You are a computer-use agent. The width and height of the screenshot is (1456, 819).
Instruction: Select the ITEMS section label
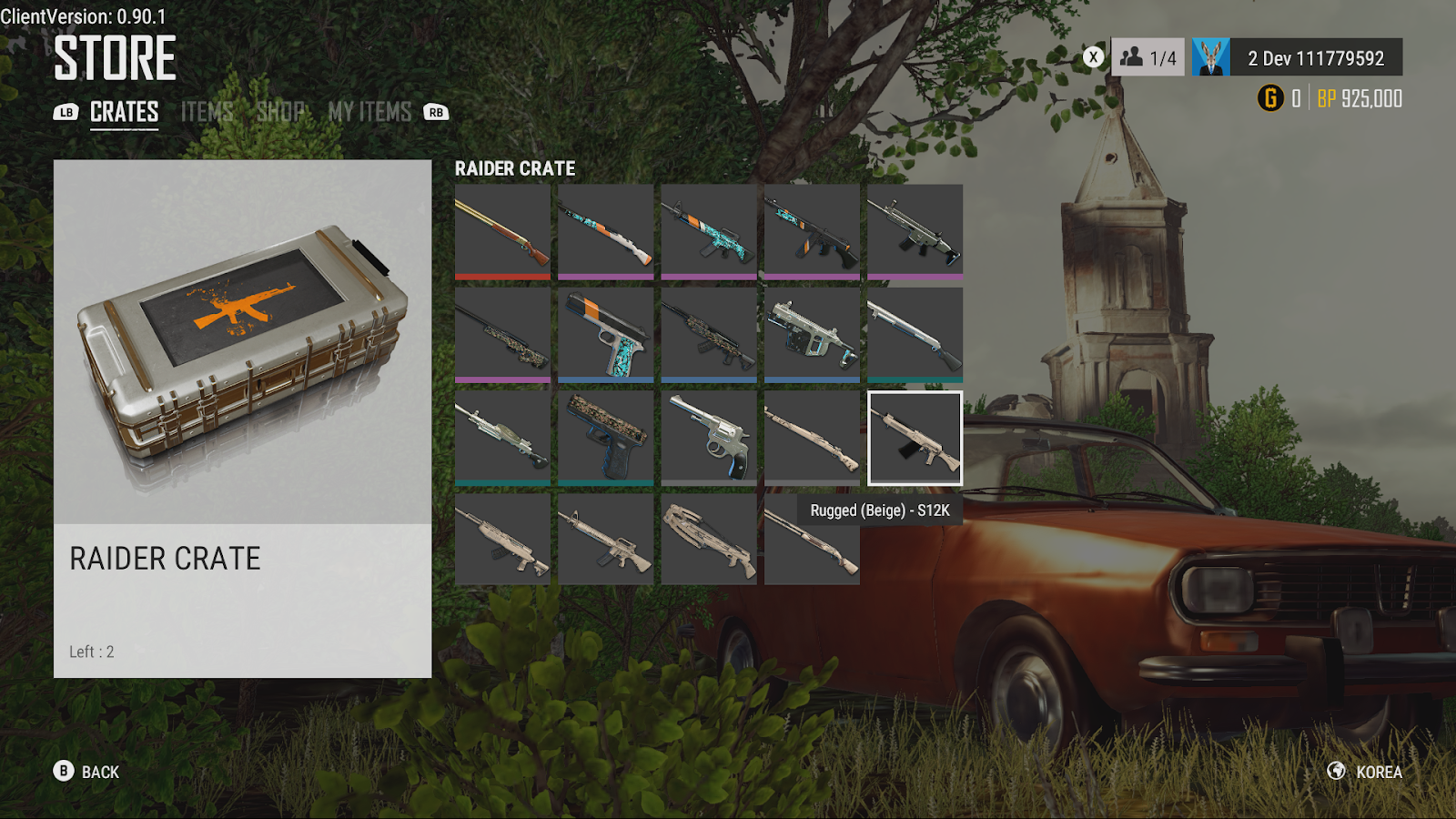point(207,112)
